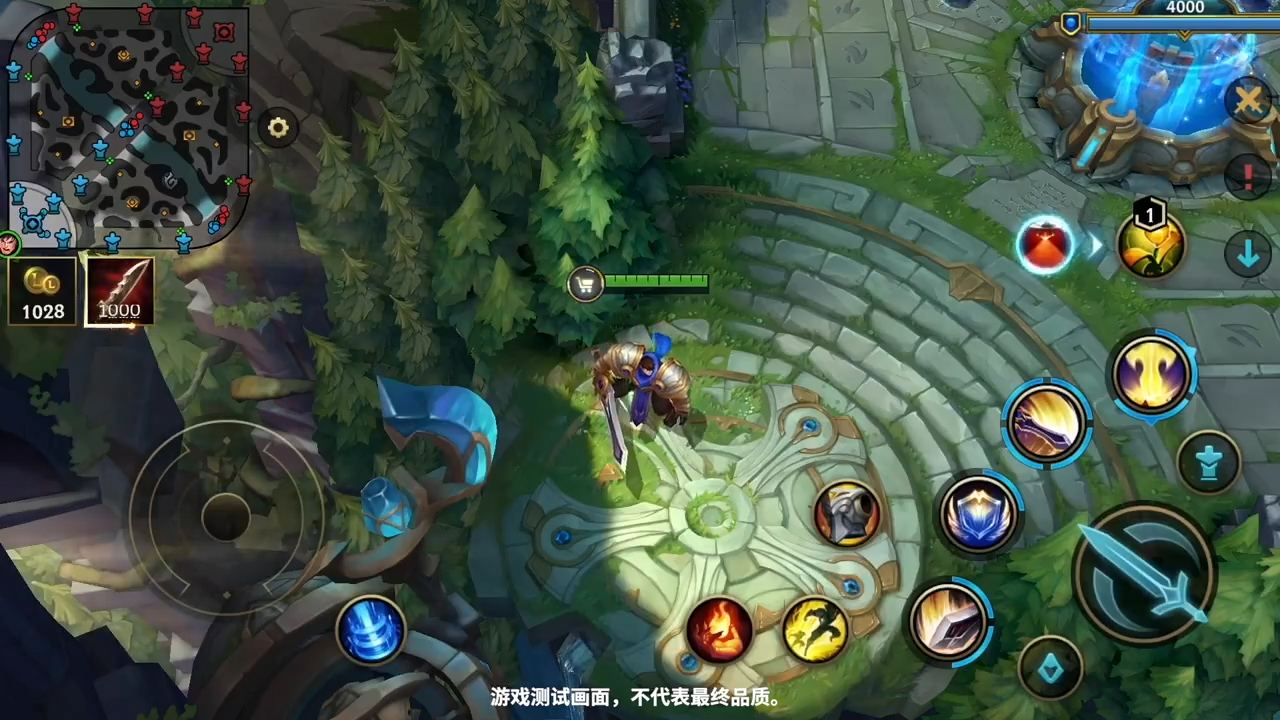Buy the recommended Long Sword for 1000 gold
Viewport: 1280px width, 720px height.
coord(119,292)
